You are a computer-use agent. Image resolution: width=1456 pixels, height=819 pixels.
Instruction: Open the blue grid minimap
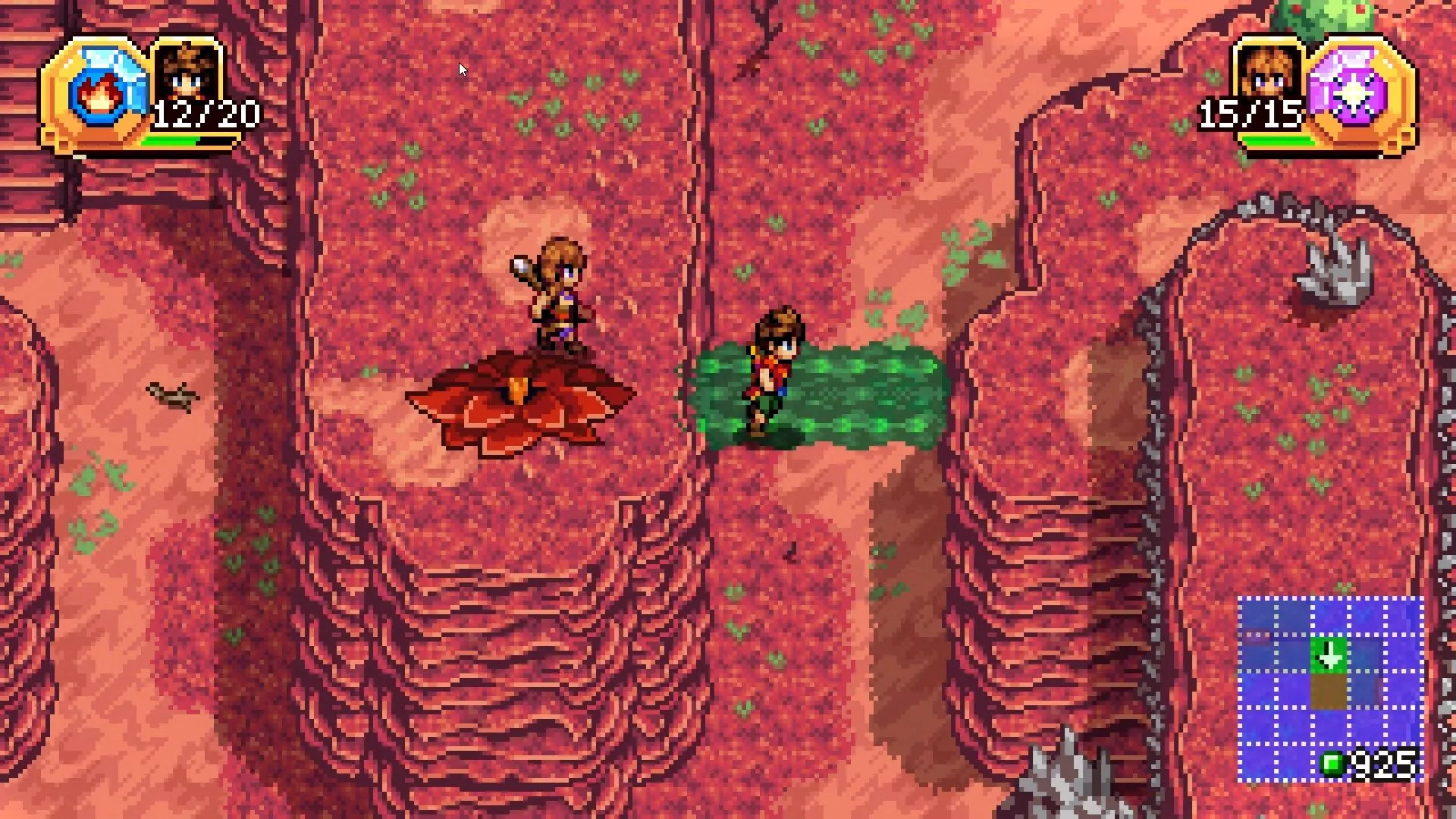1330,689
